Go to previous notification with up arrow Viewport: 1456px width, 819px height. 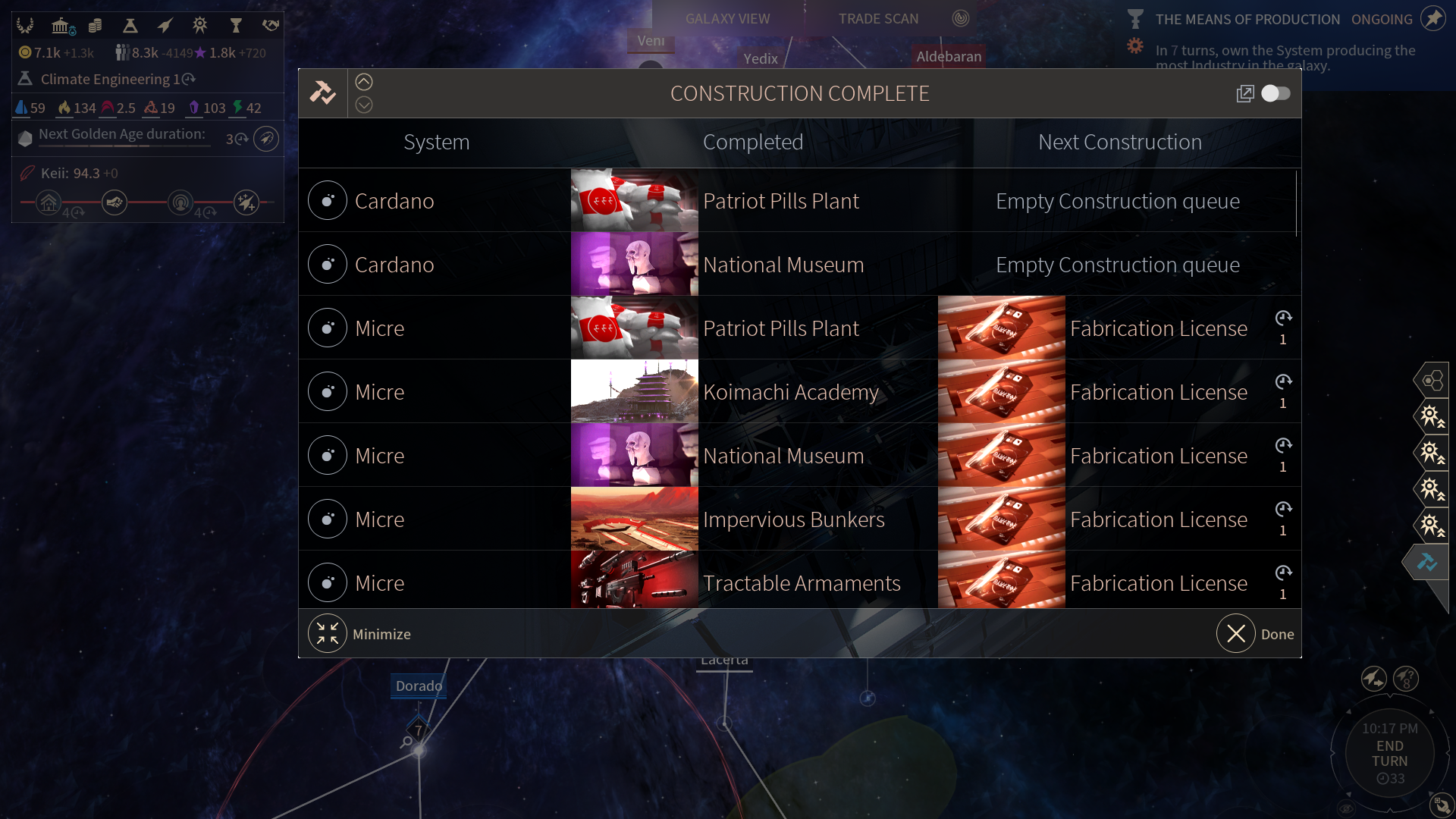[364, 82]
